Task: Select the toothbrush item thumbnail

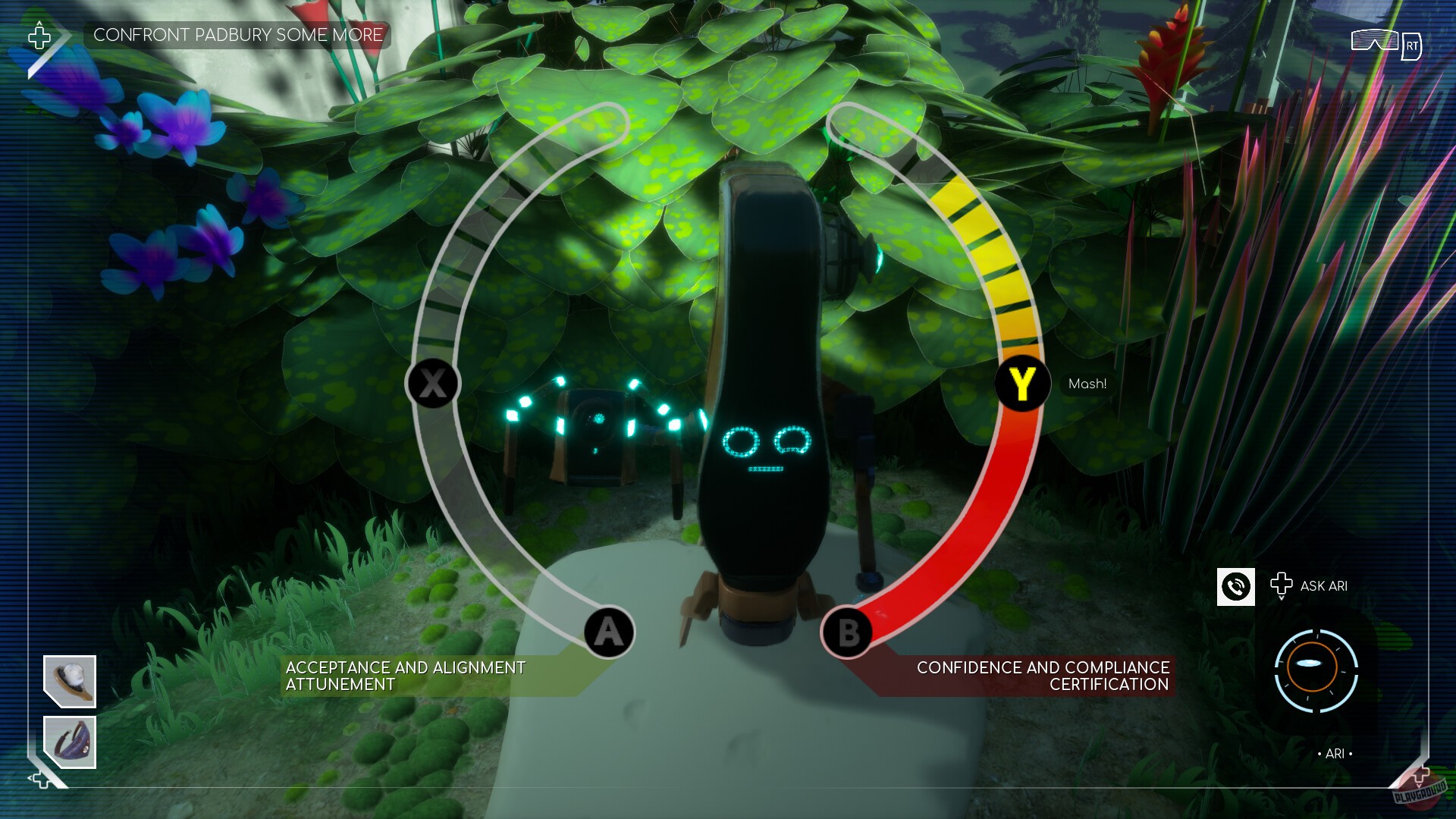Action: click(x=70, y=681)
